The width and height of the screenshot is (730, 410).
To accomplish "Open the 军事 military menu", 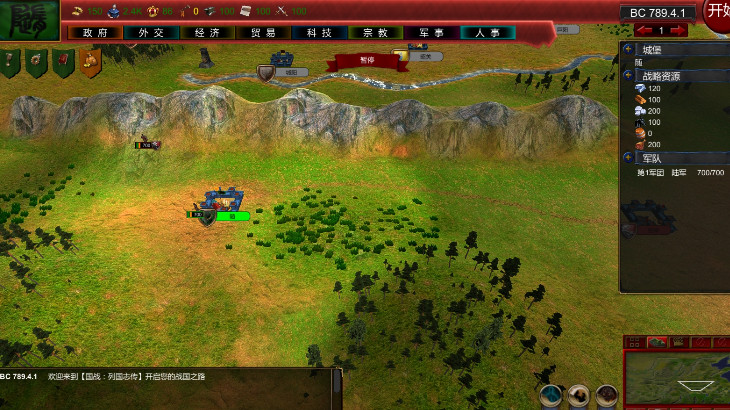I will click(x=431, y=33).
